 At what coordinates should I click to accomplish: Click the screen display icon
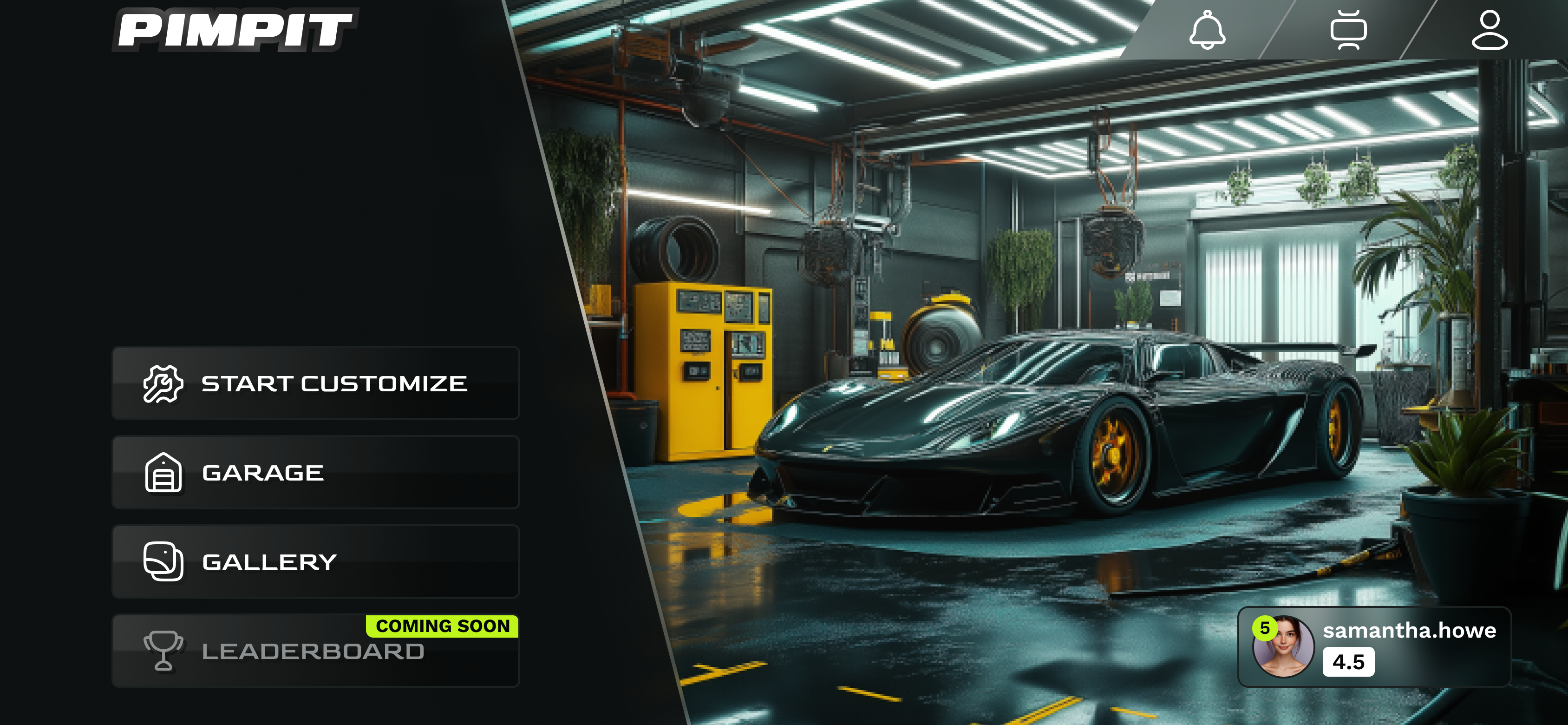click(x=1348, y=30)
